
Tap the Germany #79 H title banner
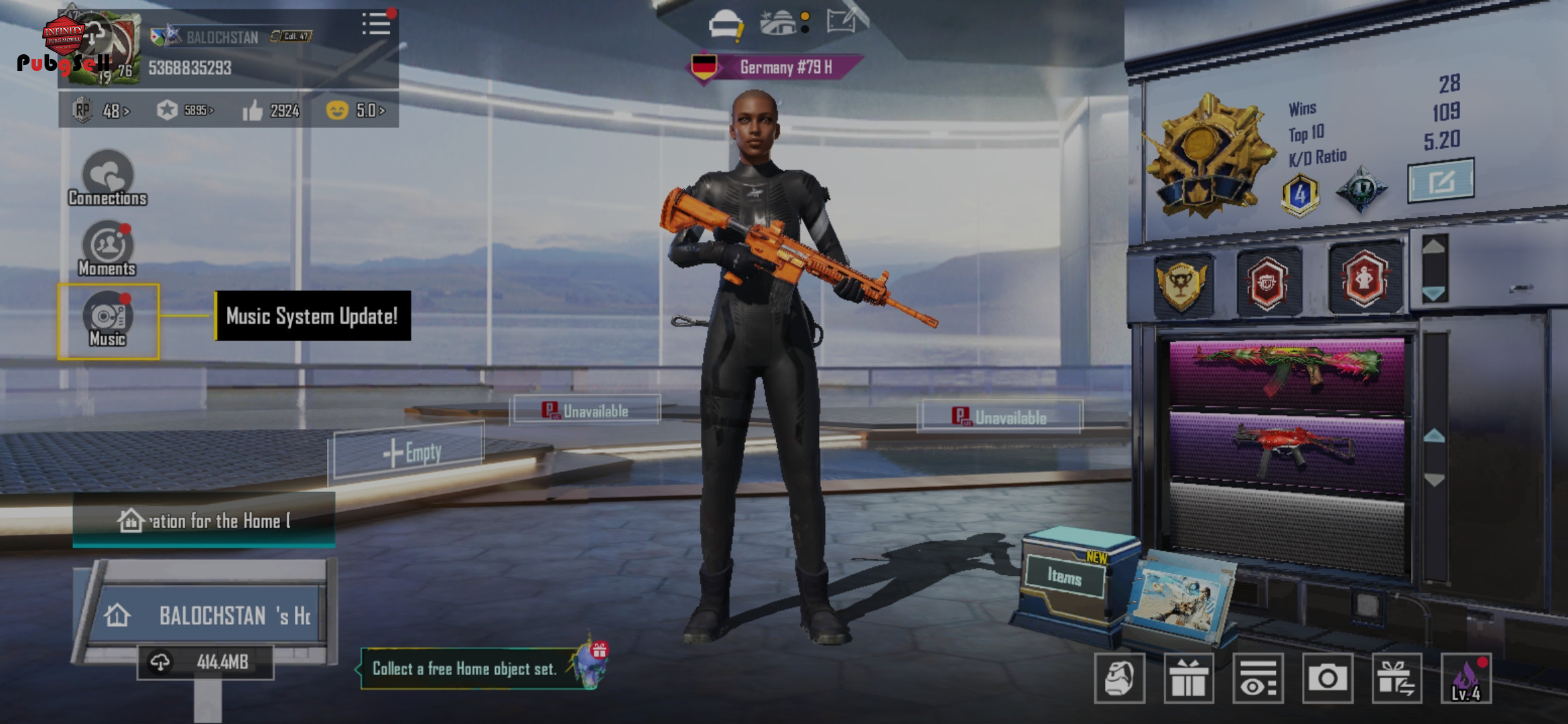tap(777, 67)
